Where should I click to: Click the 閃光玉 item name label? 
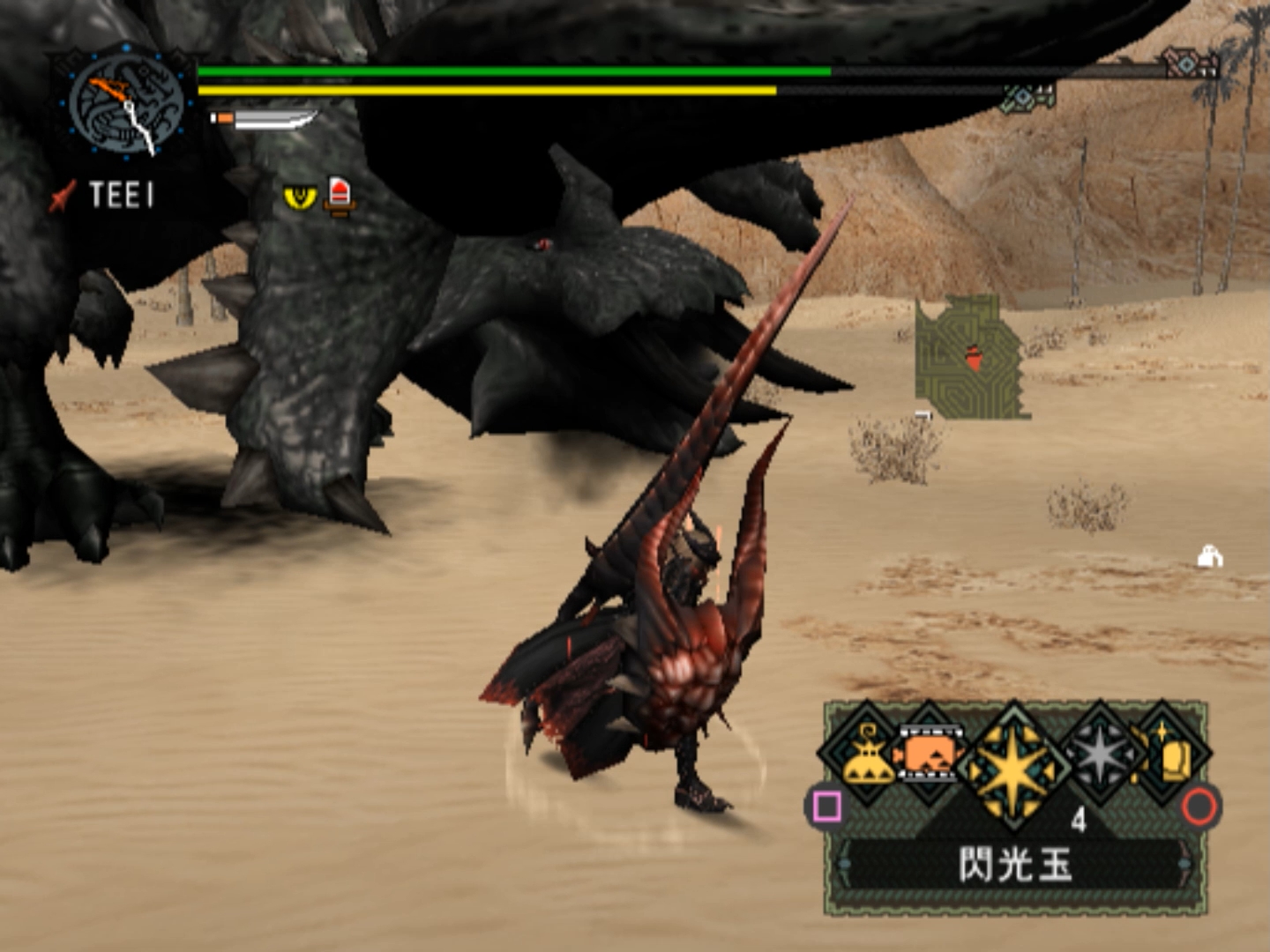[x=1015, y=865]
